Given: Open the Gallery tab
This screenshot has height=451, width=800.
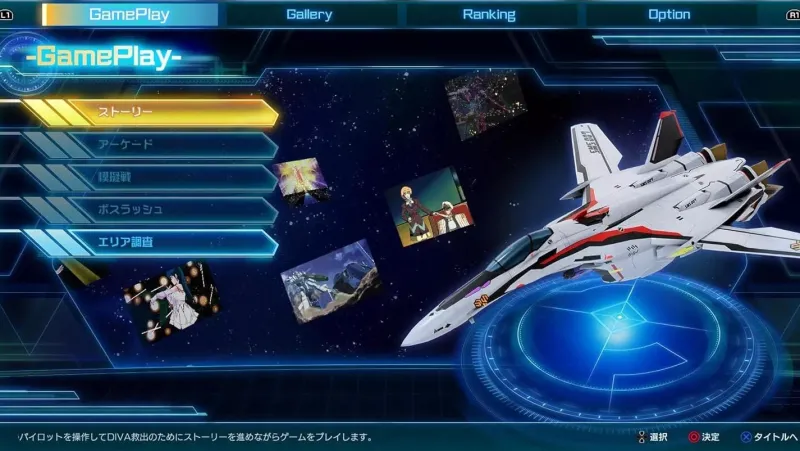Looking at the screenshot, I should tap(309, 14).
